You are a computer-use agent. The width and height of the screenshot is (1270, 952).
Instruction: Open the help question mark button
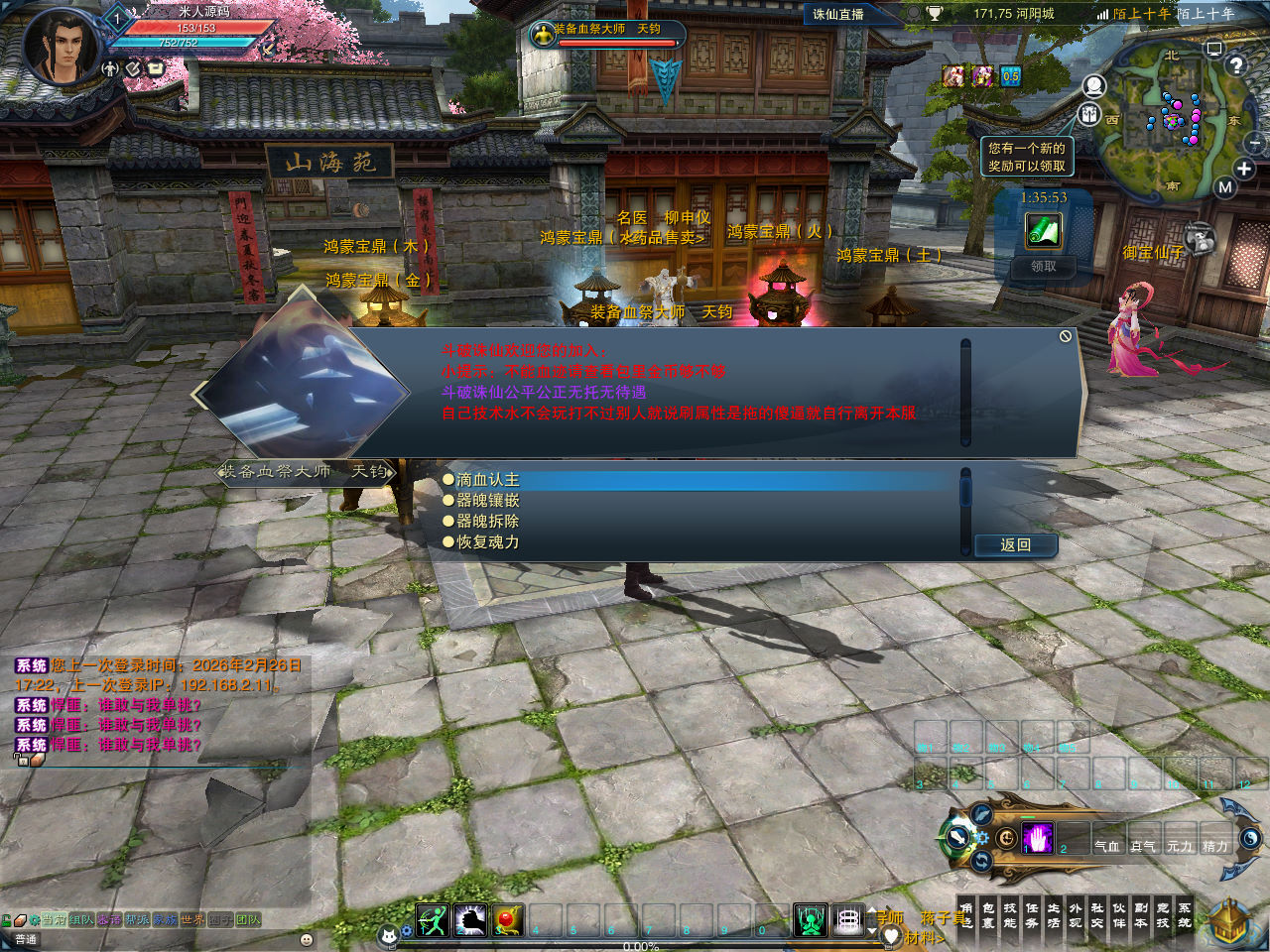pyautogui.click(x=1235, y=66)
